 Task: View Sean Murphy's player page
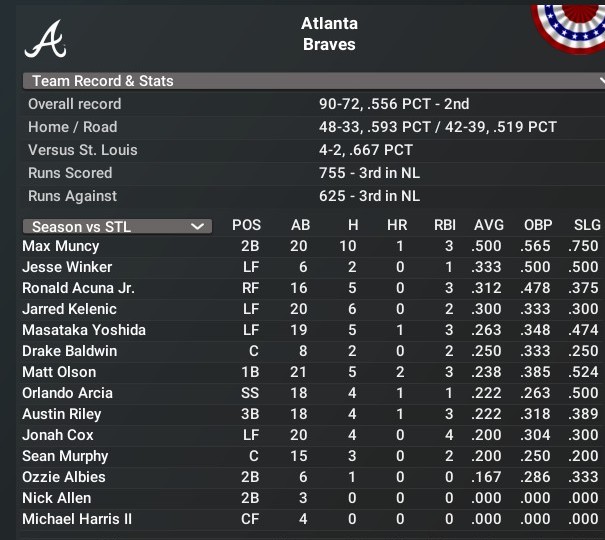(x=65, y=456)
